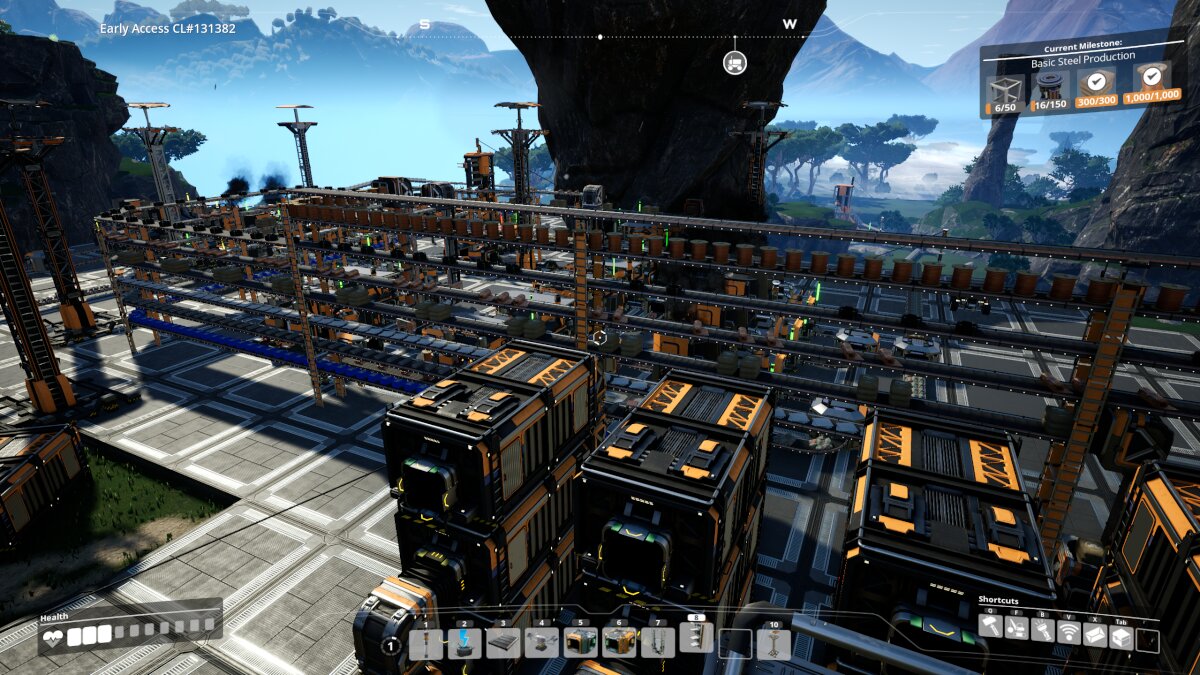
Task: Choose the blue lightning generator hotbar slot
Action: pyautogui.click(x=464, y=643)
